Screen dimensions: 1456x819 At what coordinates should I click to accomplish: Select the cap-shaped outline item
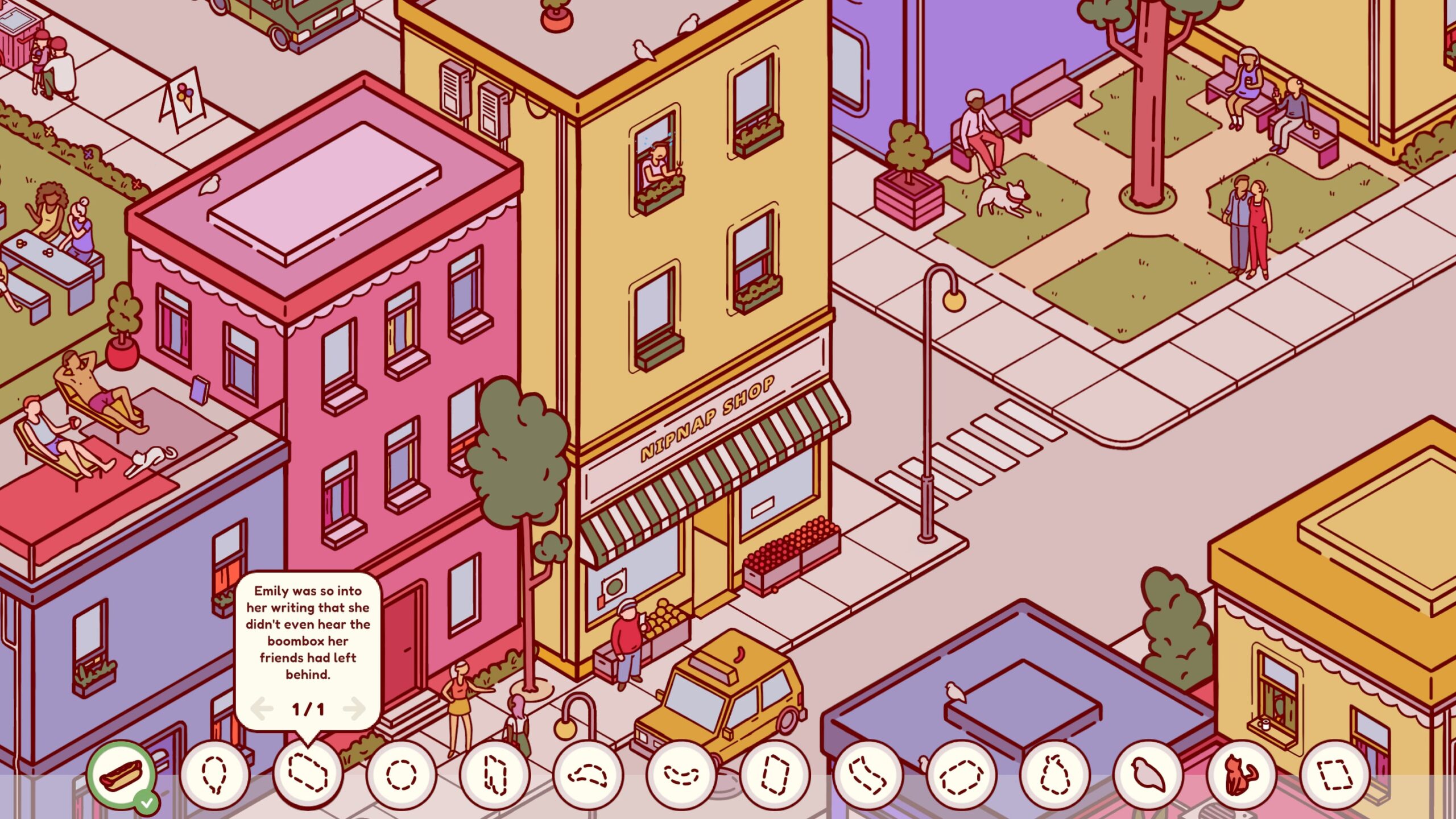coord(588,775)
